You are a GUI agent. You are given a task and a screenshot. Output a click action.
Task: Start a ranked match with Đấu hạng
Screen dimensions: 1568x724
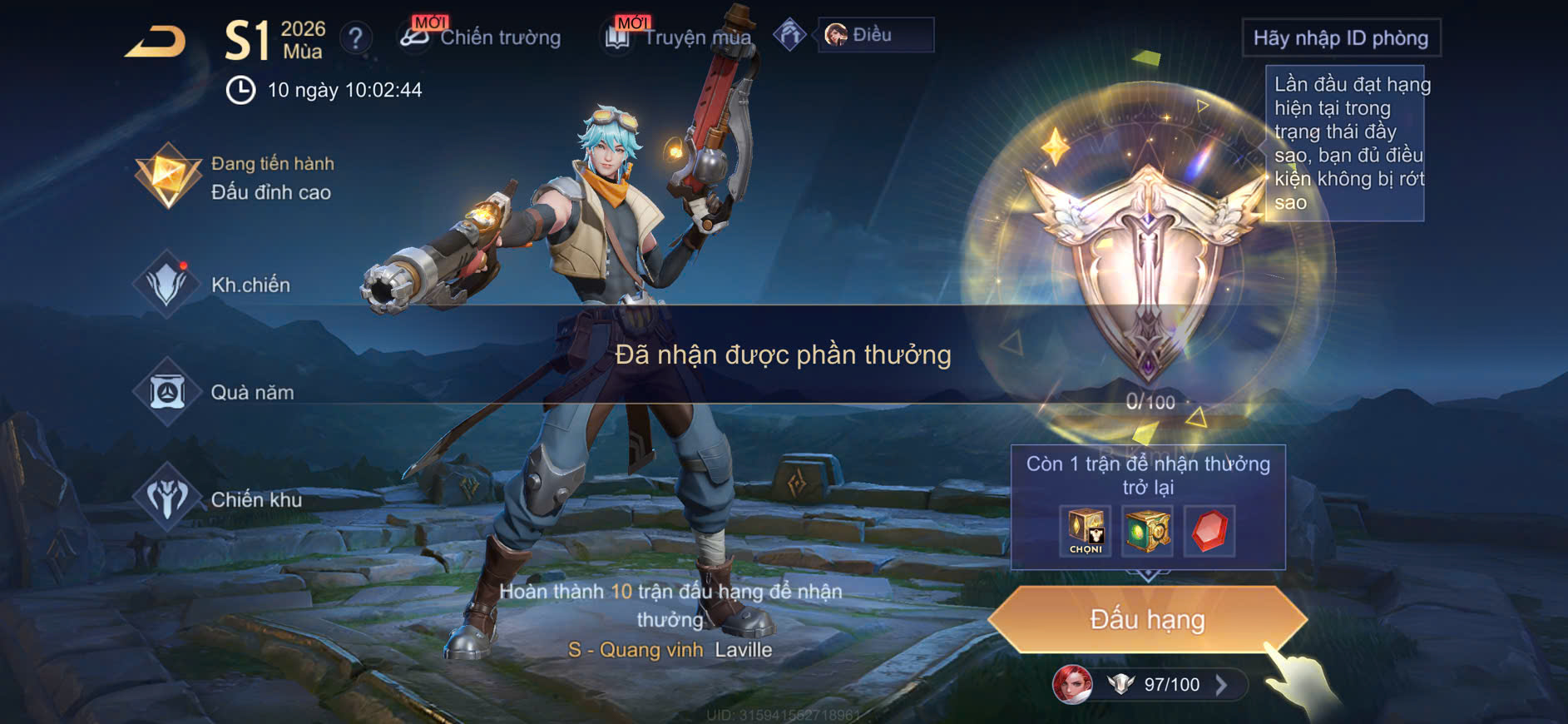click(1147, 619)
